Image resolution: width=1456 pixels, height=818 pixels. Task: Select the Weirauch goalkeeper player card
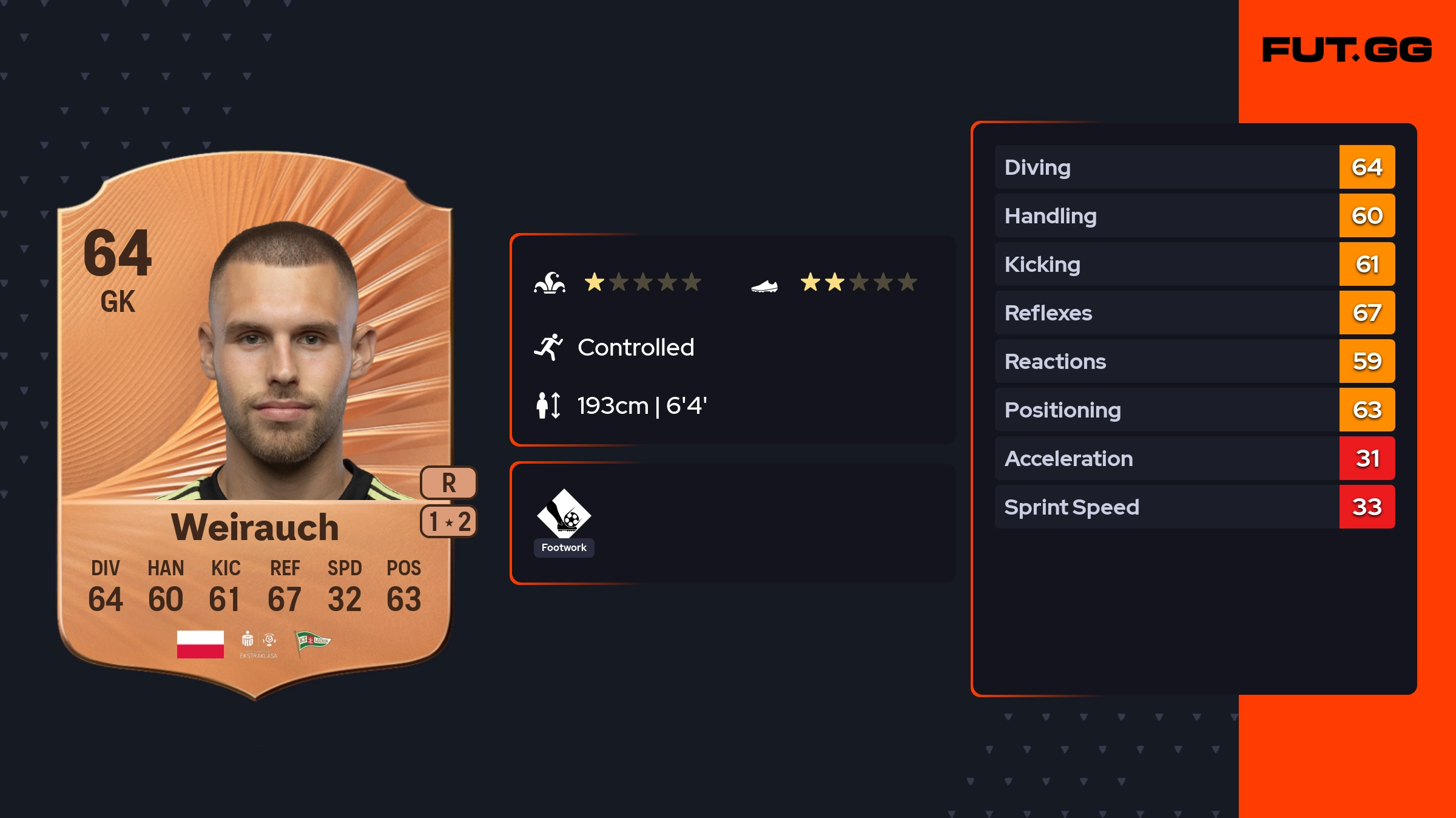click(x=255, y=425)
